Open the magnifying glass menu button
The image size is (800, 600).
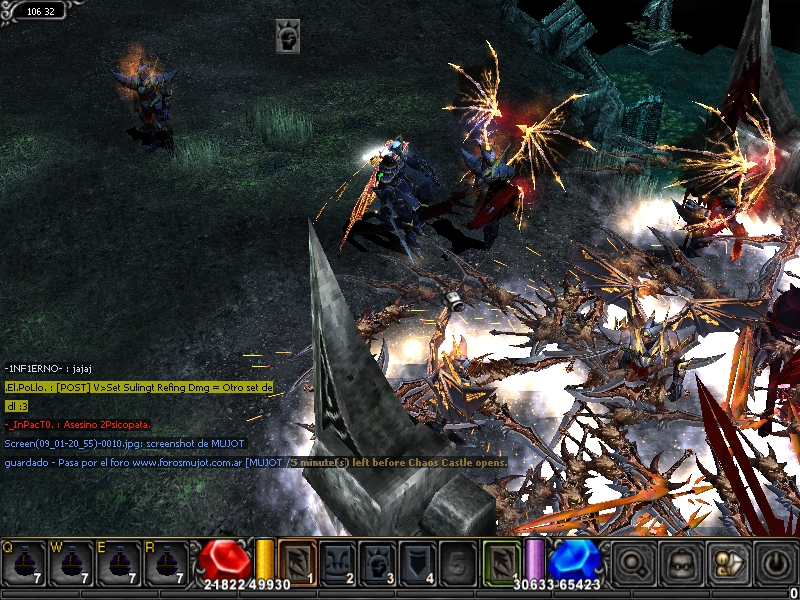pos(634,562)
